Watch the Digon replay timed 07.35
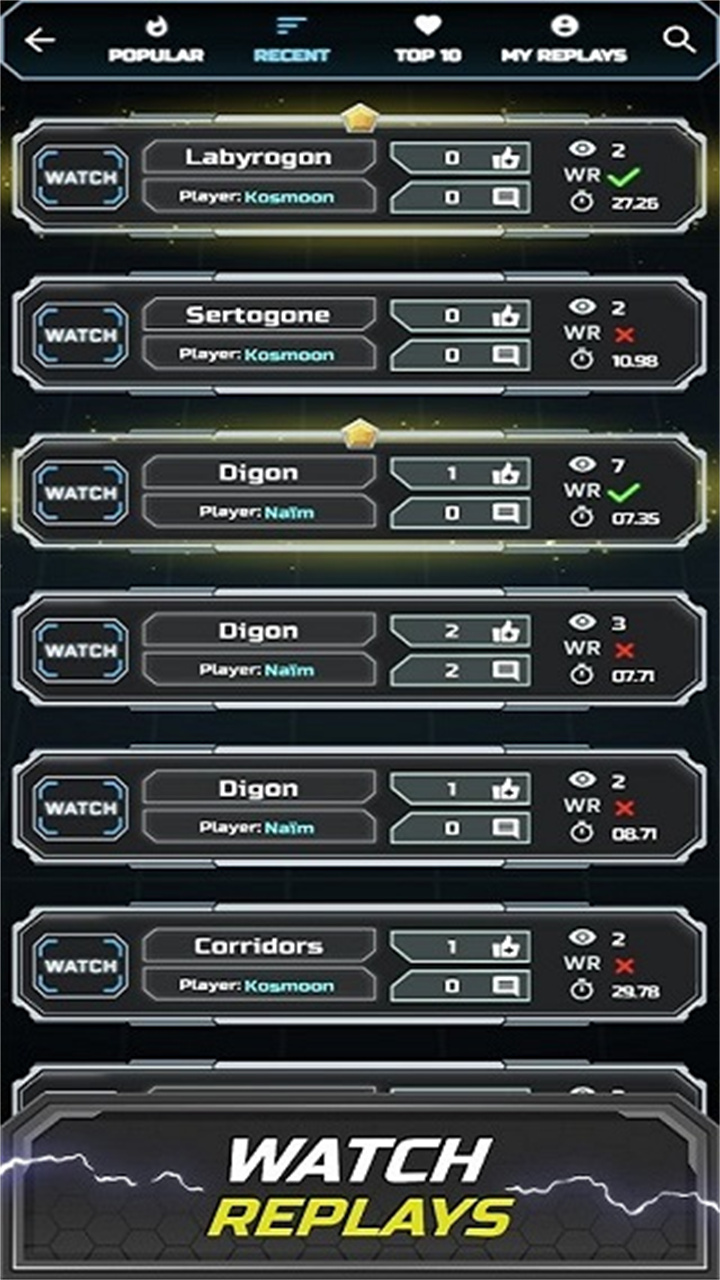 click(x=81, y=493)
